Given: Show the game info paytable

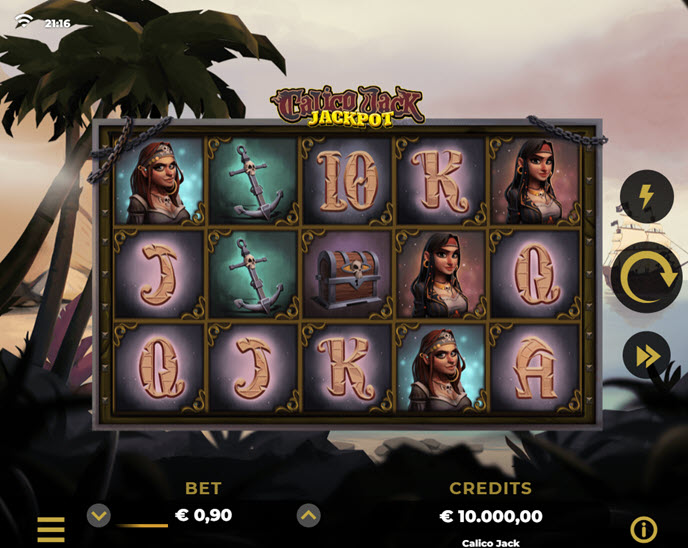Looking at the screenshot, I should (643, 529).
